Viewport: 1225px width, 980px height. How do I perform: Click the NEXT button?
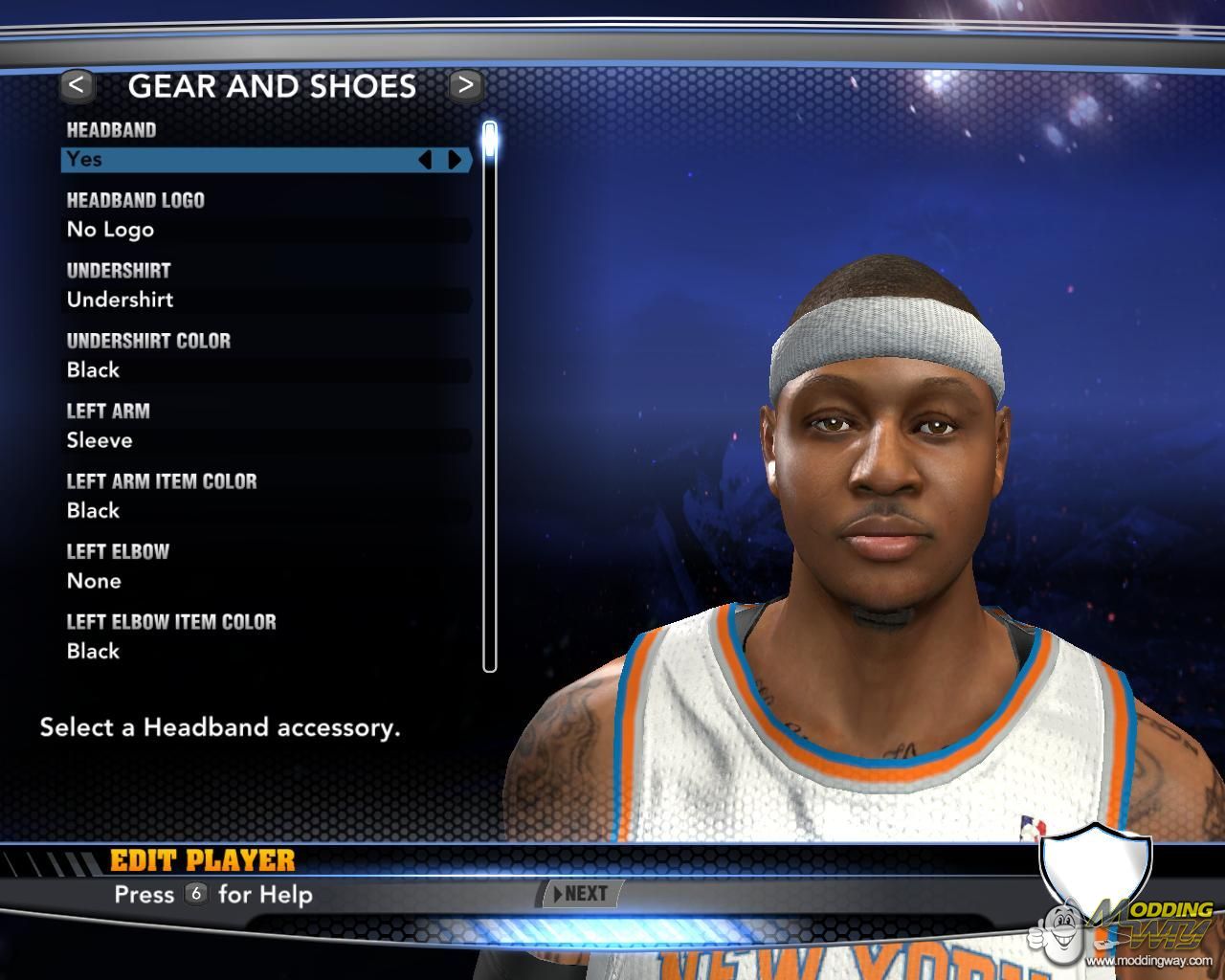click(581, 894)
